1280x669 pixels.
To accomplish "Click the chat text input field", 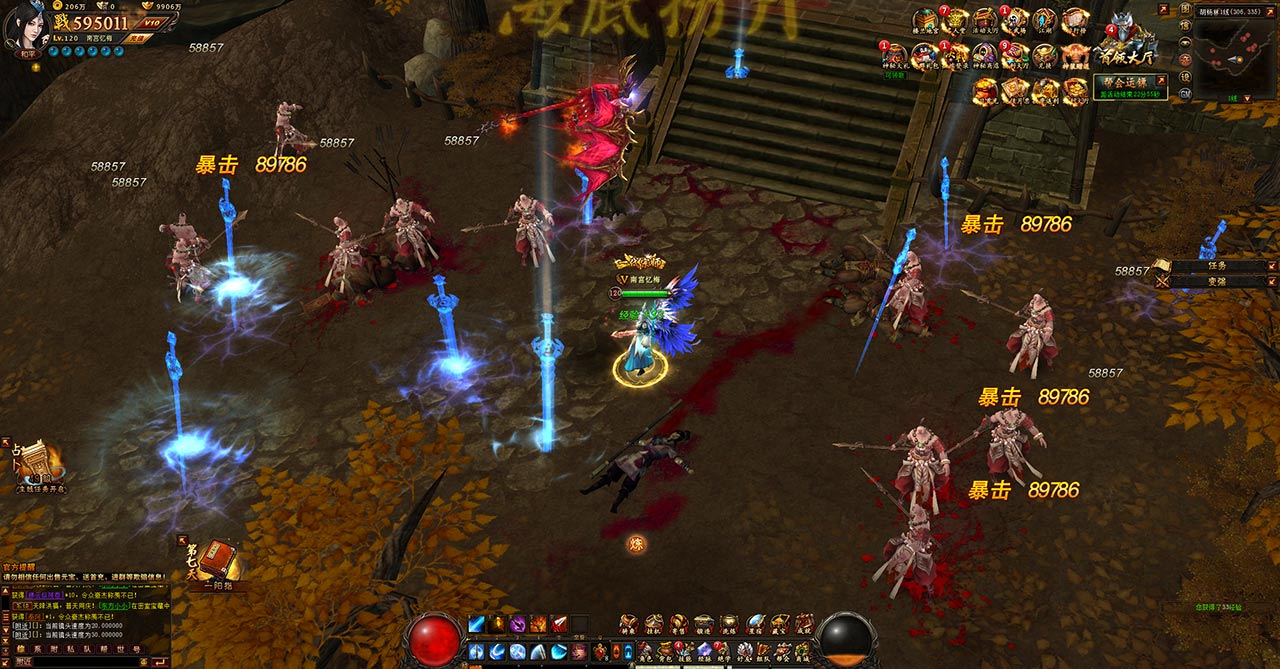I will click(x=75, y=661).
